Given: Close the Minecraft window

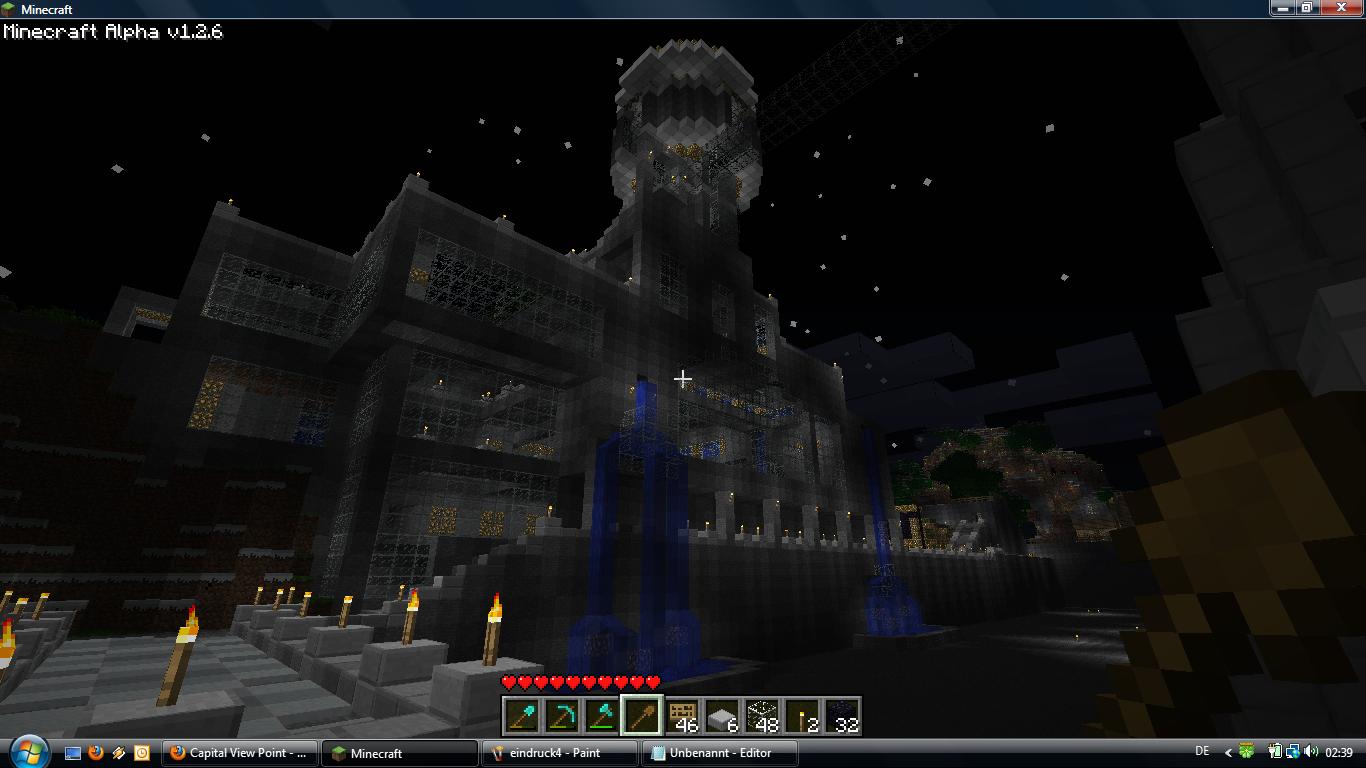Looking at the screenshot, I should coord(1342,8).
